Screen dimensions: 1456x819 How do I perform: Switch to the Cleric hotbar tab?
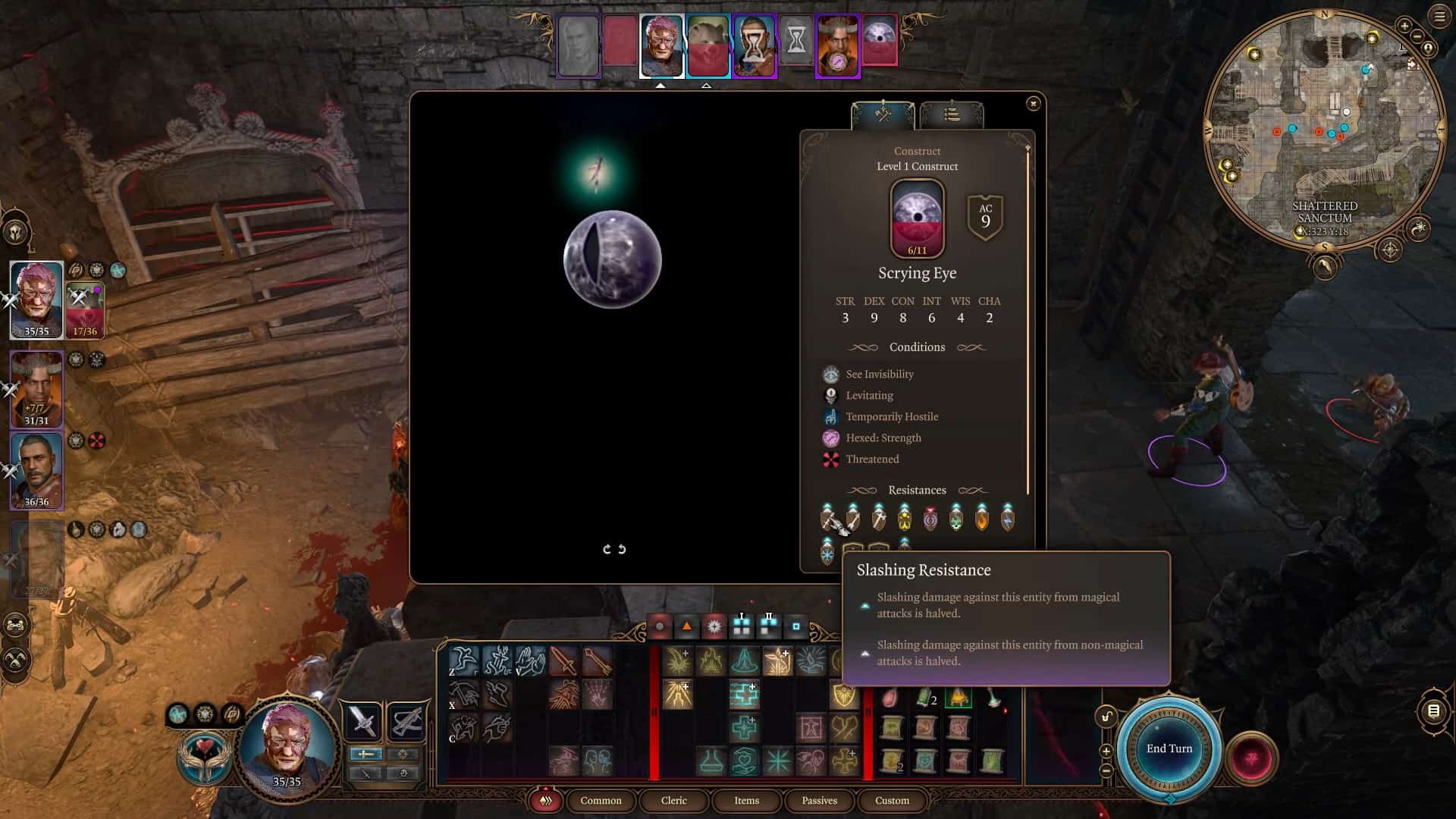click(673, 800)
